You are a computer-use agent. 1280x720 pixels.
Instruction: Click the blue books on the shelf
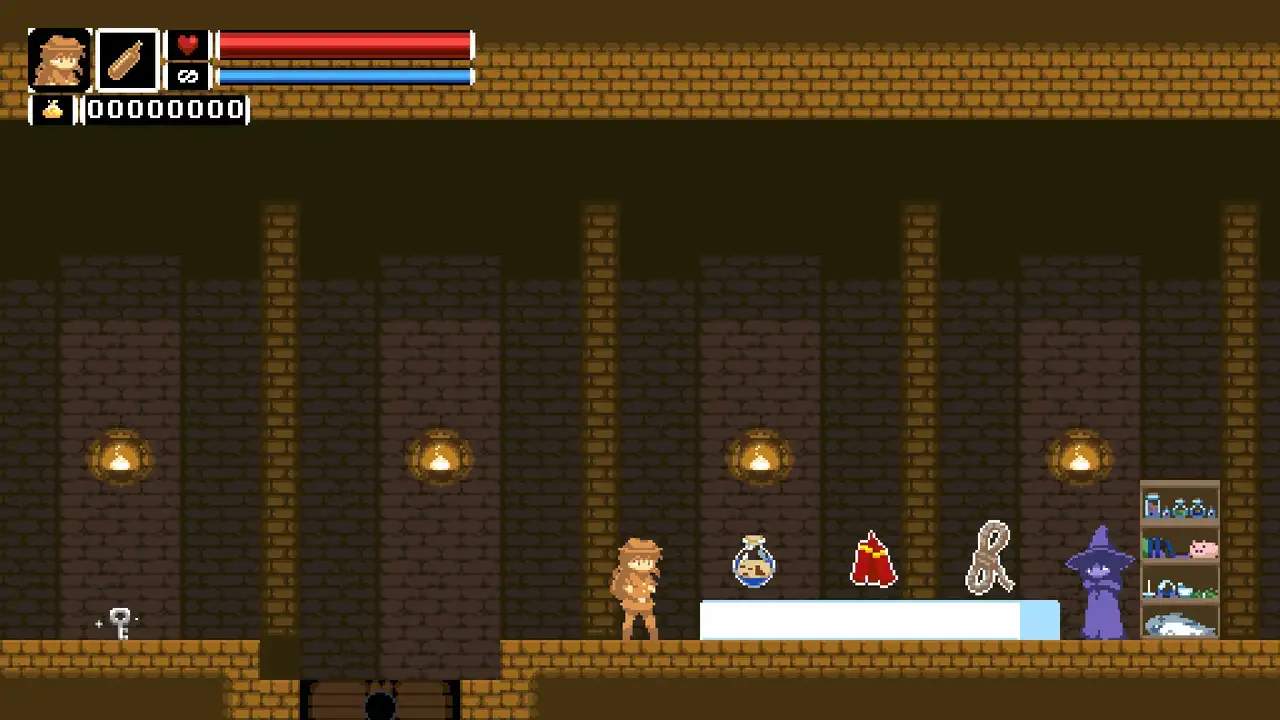tap(1159, 547)
